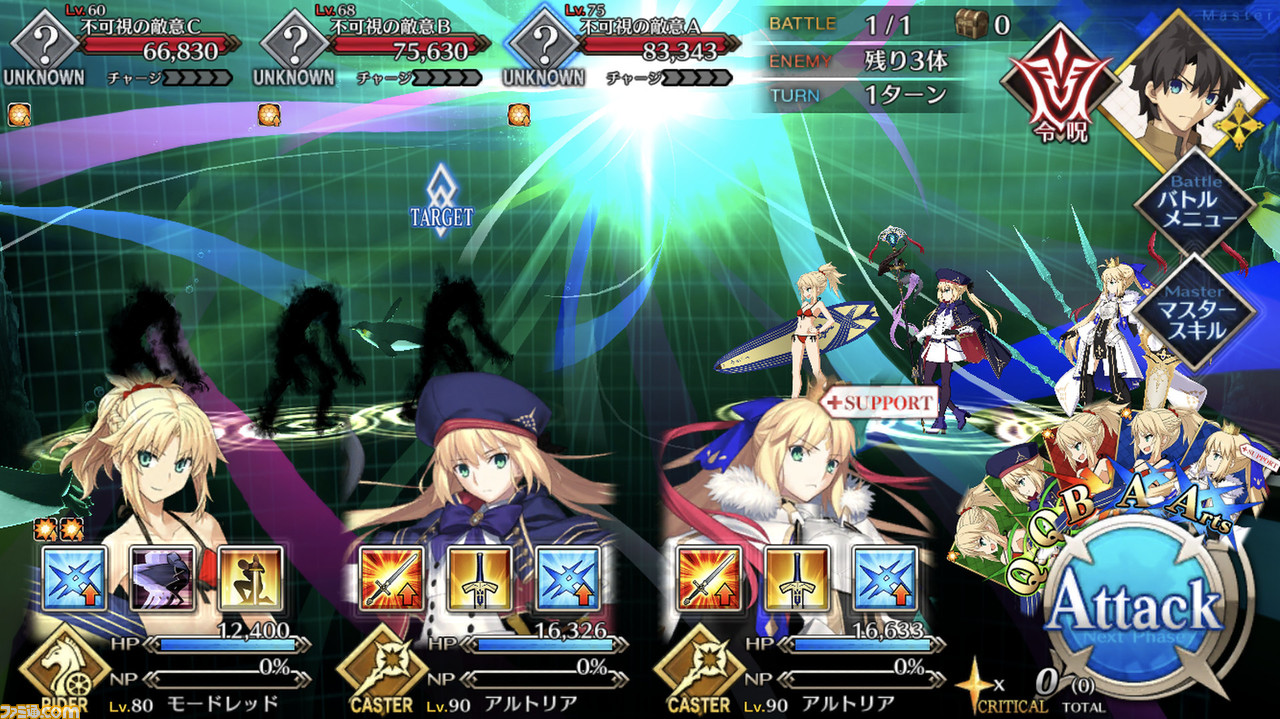Trigger support Artoria's blue star skill
The width and height of the screenshot is (1280, 719).
[x=885, y=578]
